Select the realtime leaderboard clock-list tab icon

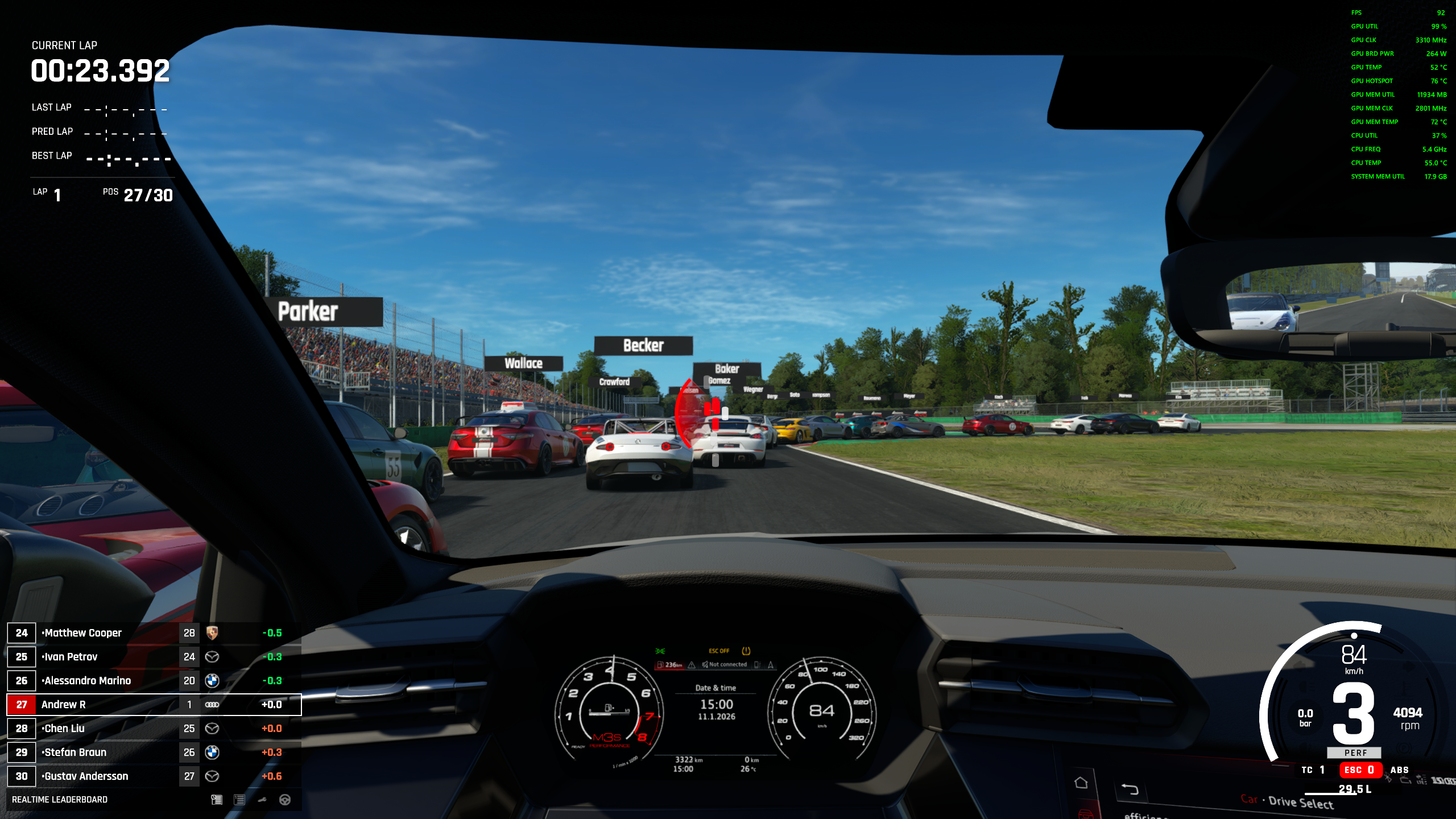[x=216, y=800]
